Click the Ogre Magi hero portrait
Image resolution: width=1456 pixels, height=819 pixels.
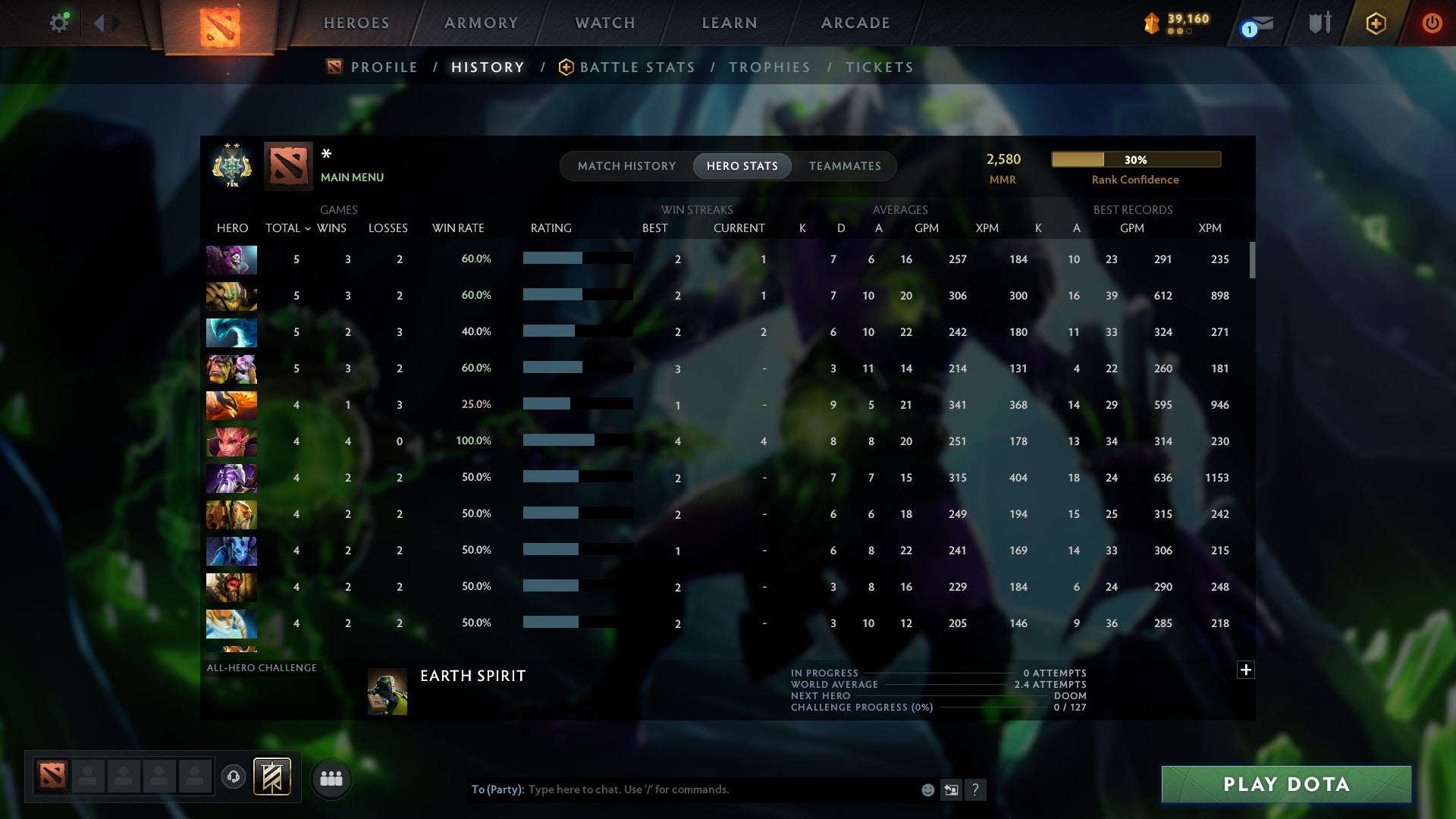[231, 369]
